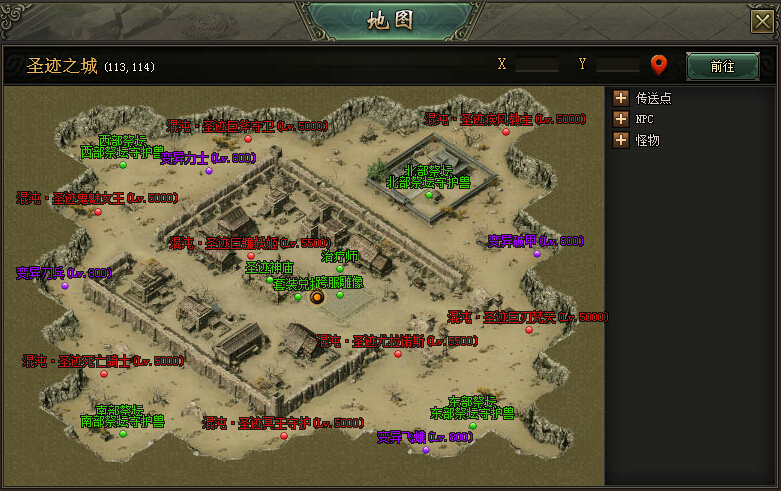Select the 变异力士 monster marker
This screenshot has height=491, width=781.
209,170
